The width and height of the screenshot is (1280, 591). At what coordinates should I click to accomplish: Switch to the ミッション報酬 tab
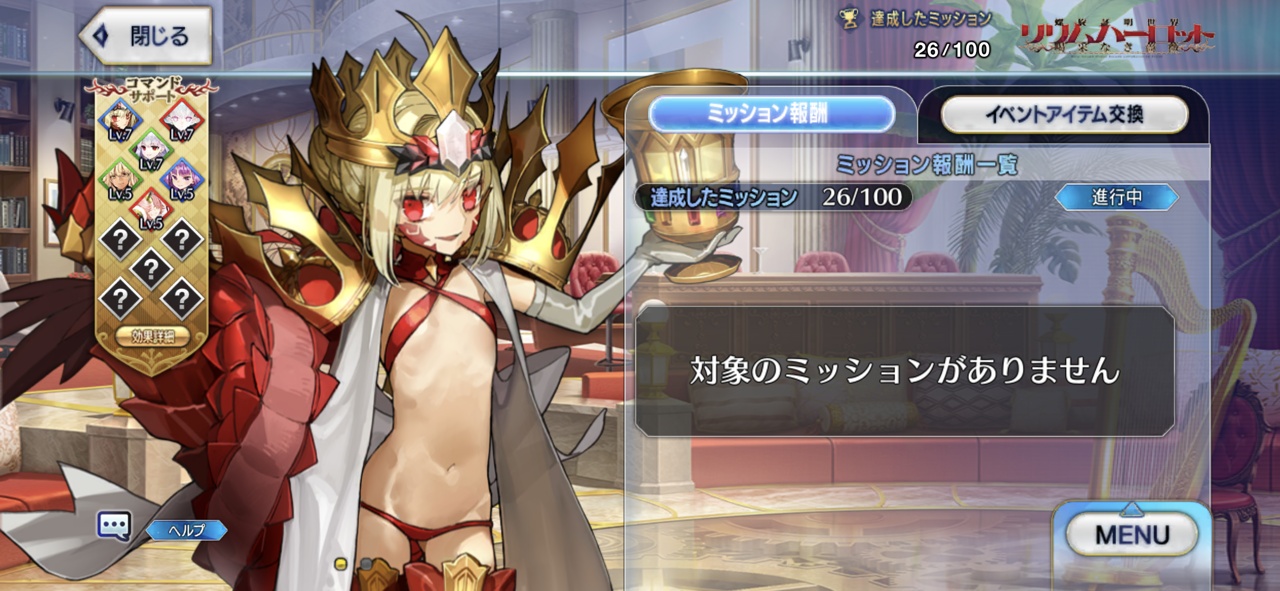(771, 115)
